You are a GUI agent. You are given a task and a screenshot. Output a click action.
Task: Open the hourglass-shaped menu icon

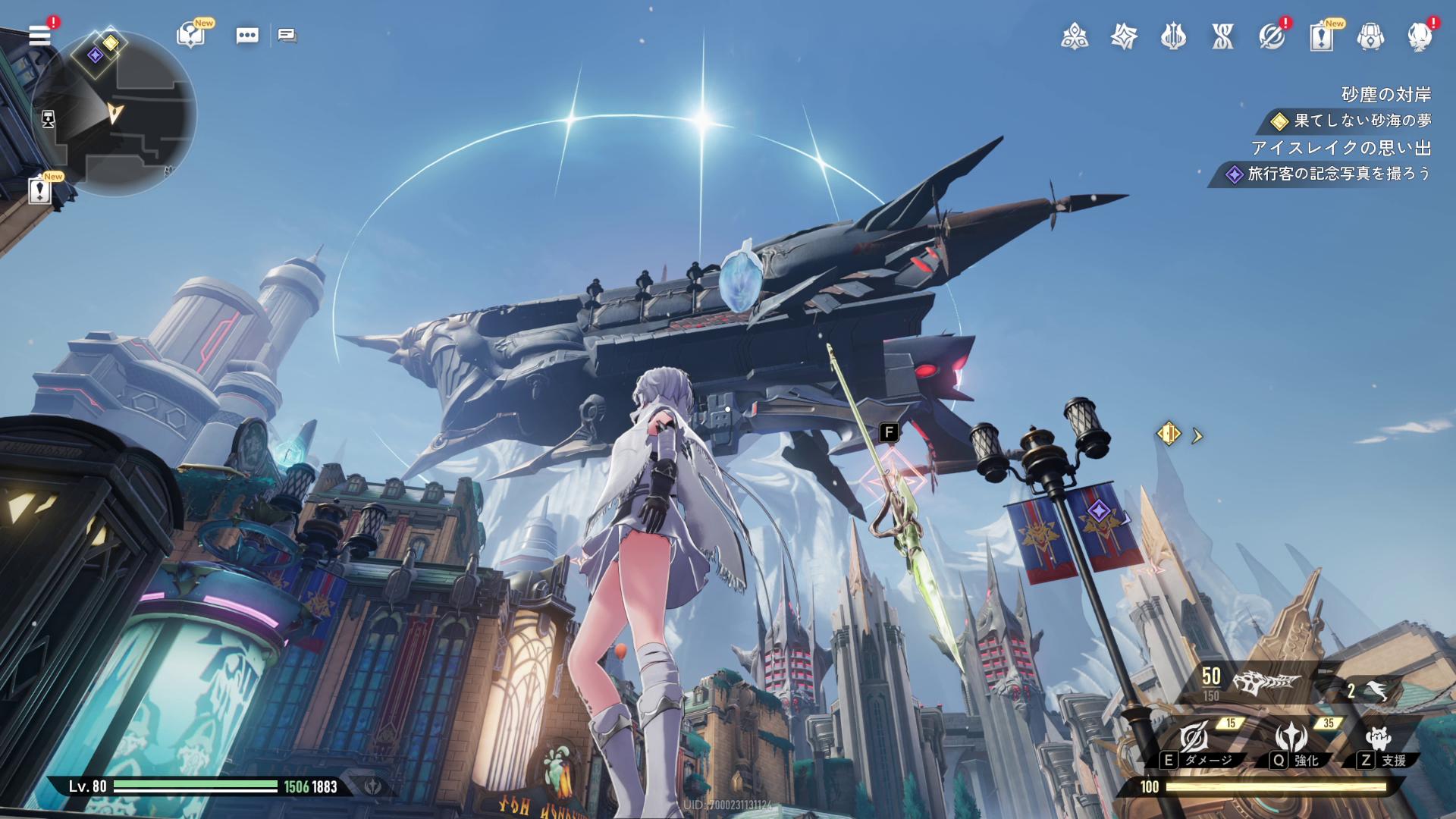tap(1222, 36)
